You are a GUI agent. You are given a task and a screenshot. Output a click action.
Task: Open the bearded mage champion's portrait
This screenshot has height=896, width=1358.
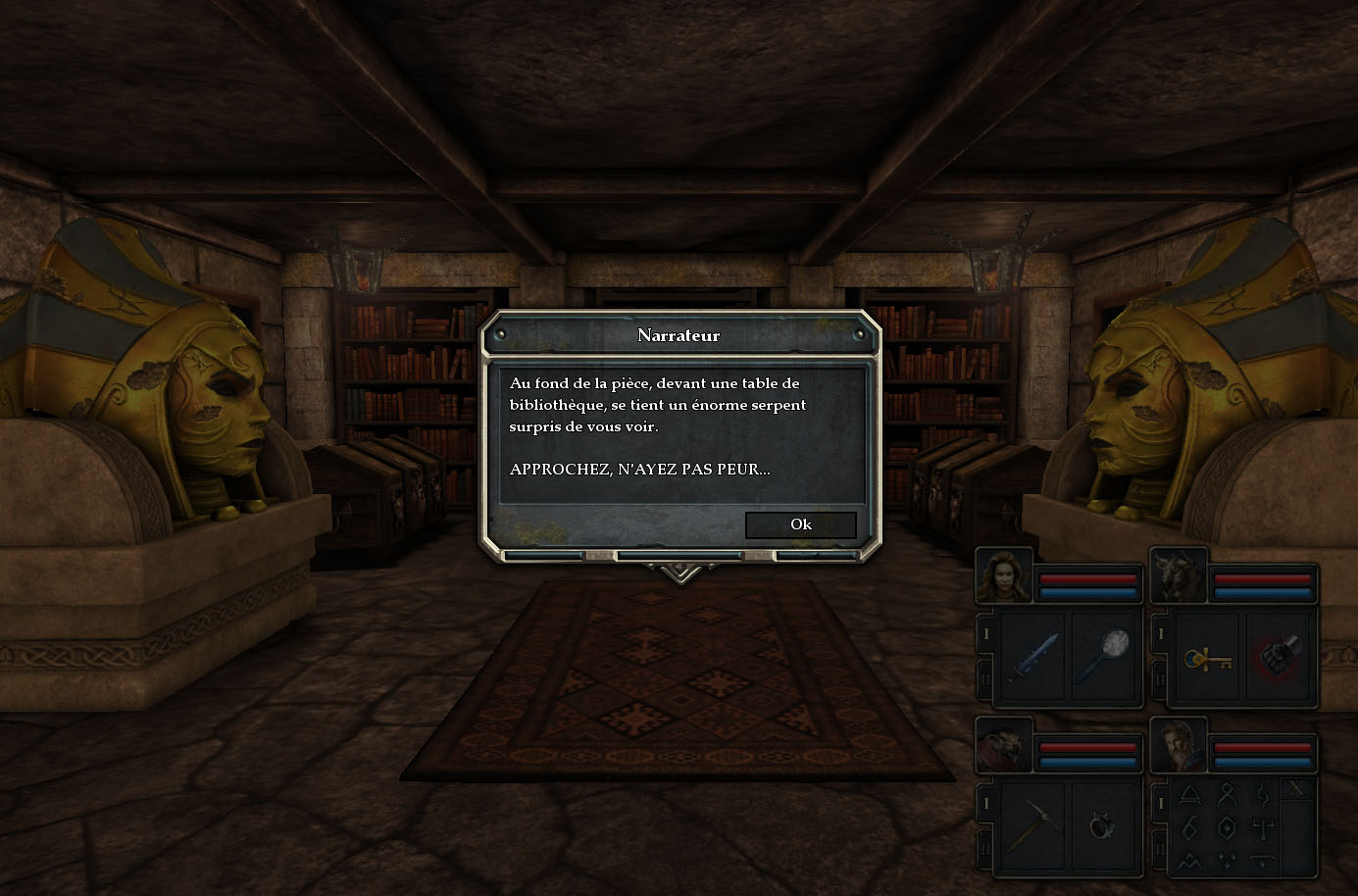1178,746
